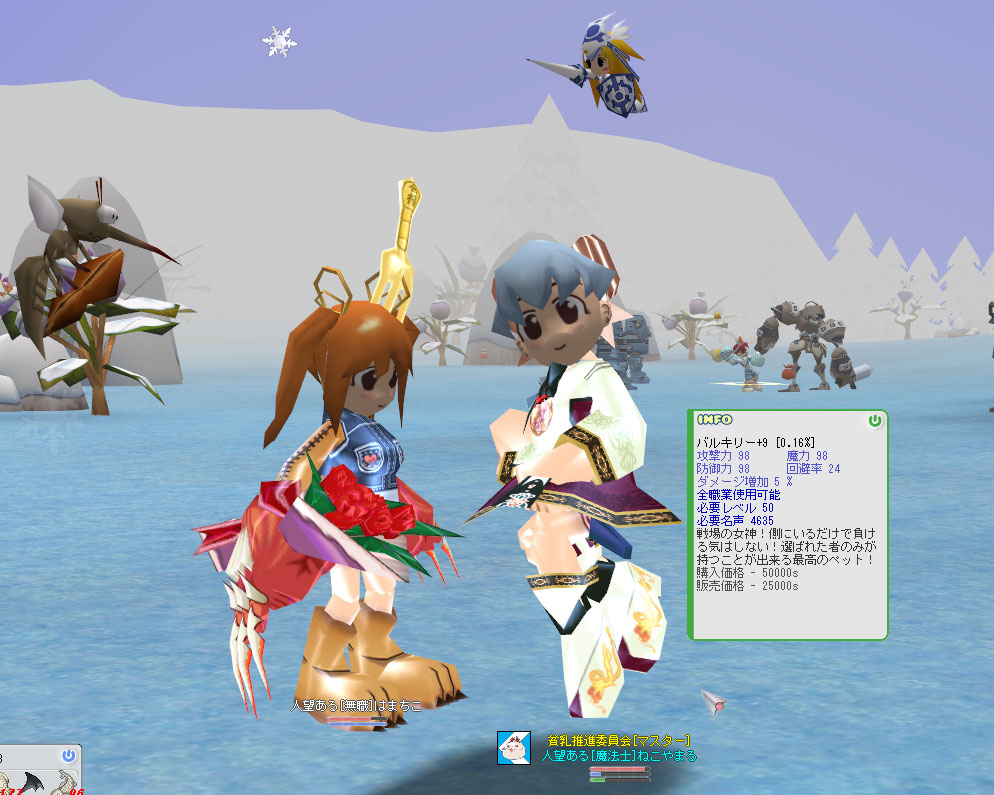This screenshot has width=994, height=795.
Task: Select the pale dragon item icon
Action: pos(67,784)
